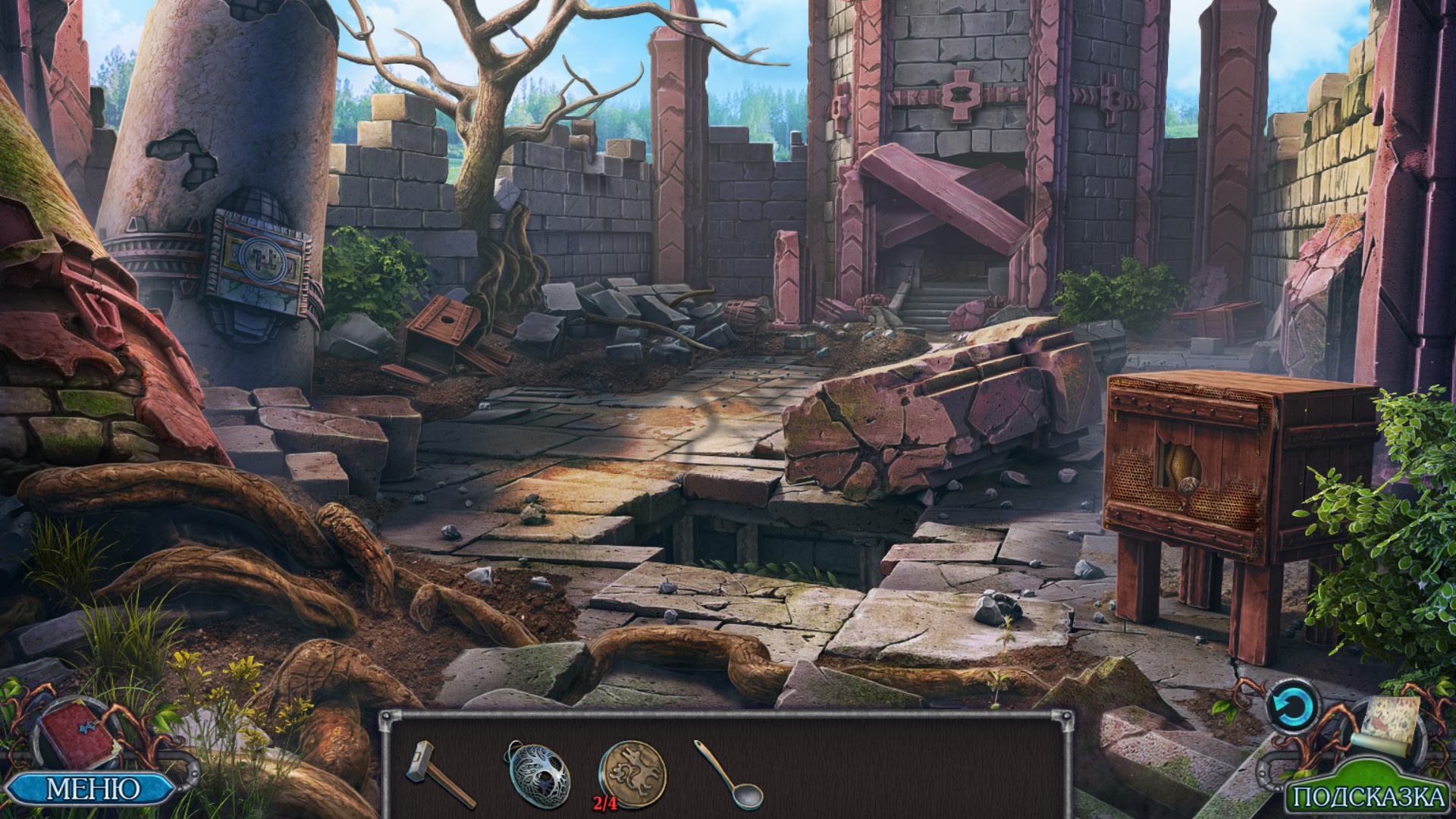Open the red journal book

pyautogui.click(x=76, y=734)
